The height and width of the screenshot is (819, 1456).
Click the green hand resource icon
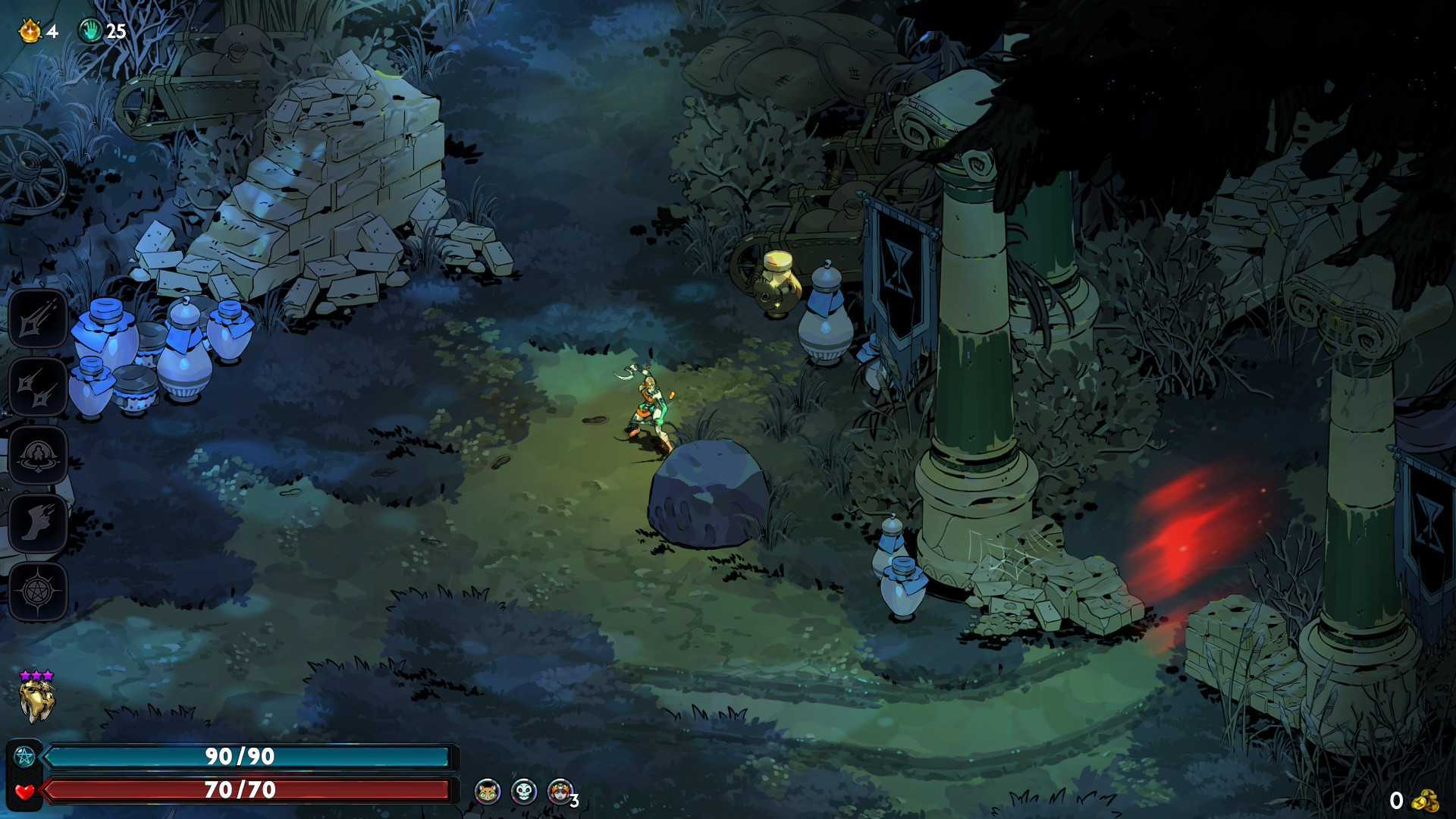91,31
